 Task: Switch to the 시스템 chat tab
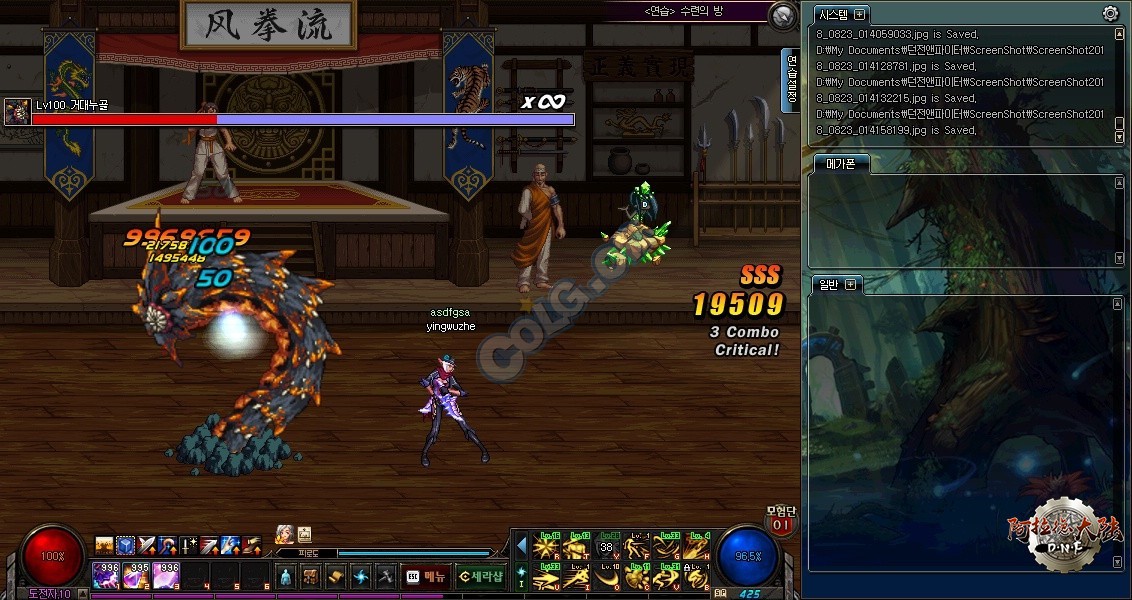coord(833,15)
